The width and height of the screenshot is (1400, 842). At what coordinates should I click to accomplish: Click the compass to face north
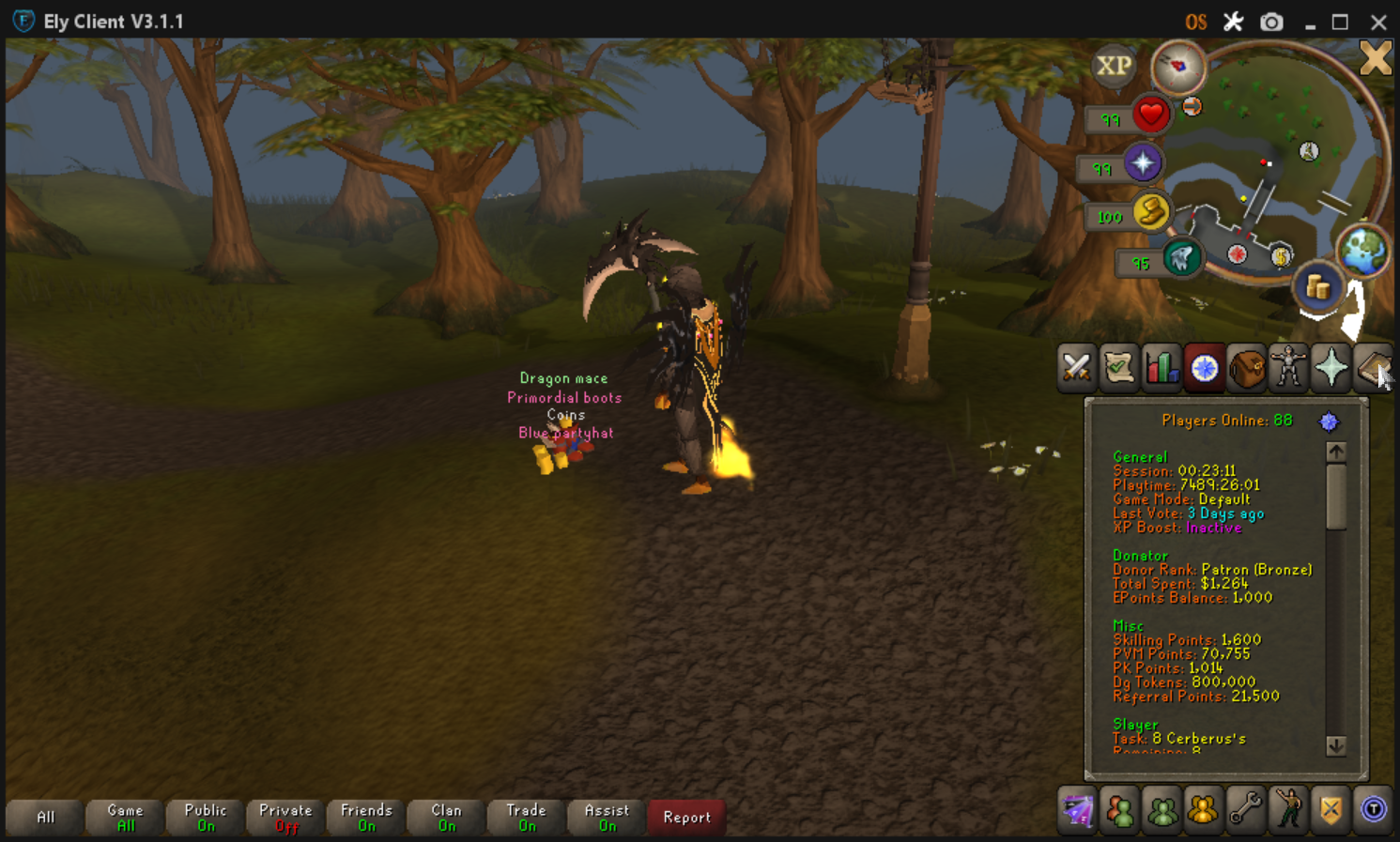pyautogui.click(x=1178, y=66)
